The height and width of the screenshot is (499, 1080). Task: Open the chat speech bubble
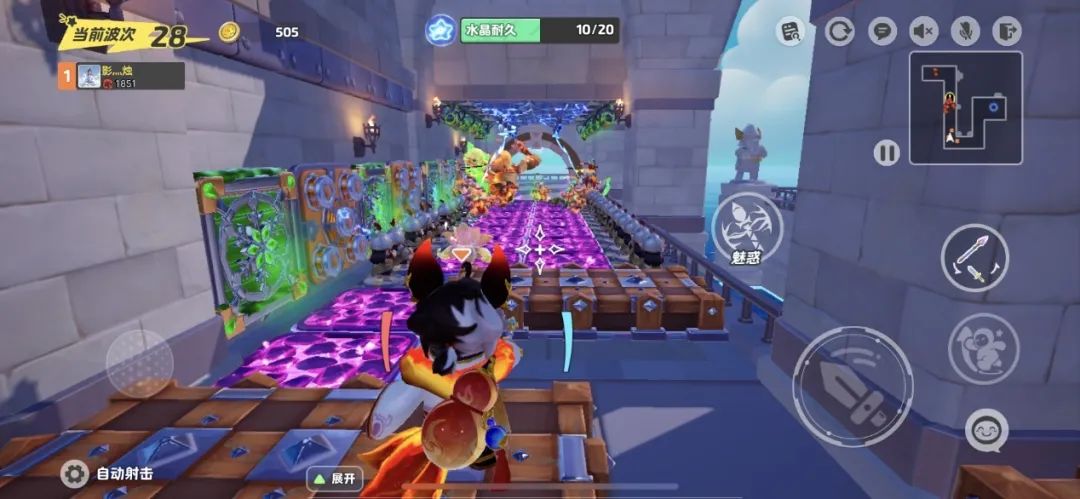point(882,31)
